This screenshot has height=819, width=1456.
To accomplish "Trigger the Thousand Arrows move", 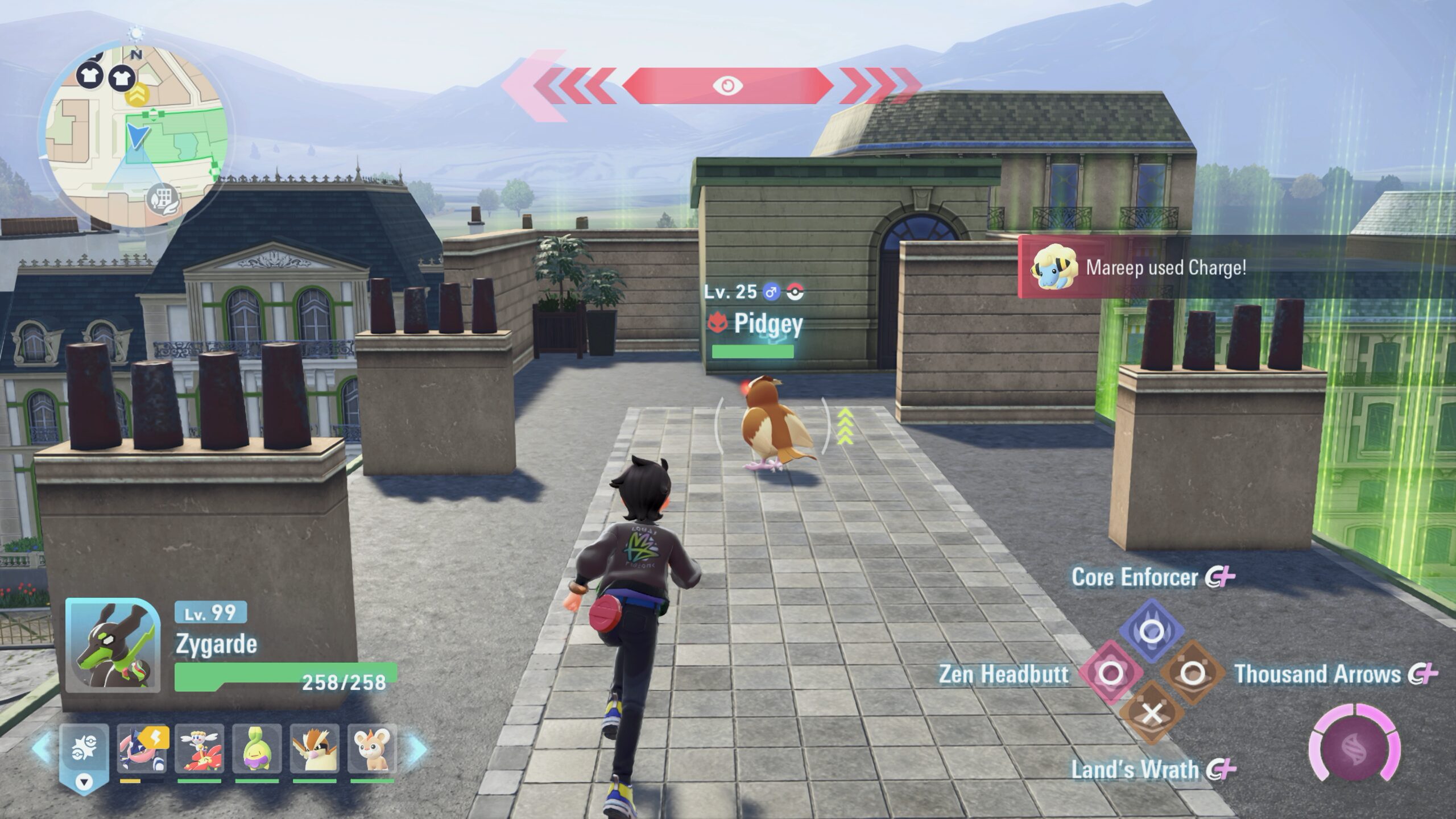I will [x=1192, y=674].
